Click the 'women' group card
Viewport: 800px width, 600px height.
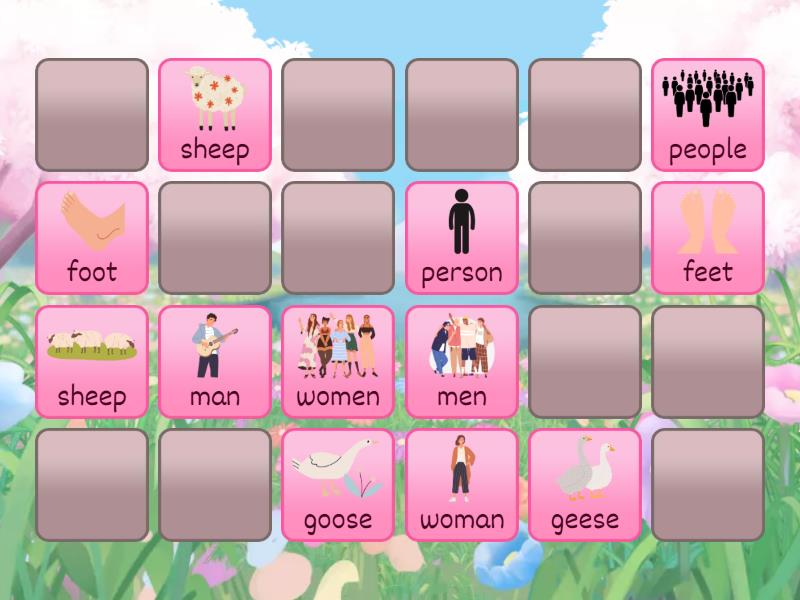pyautogui.click(x=338, y=361)
